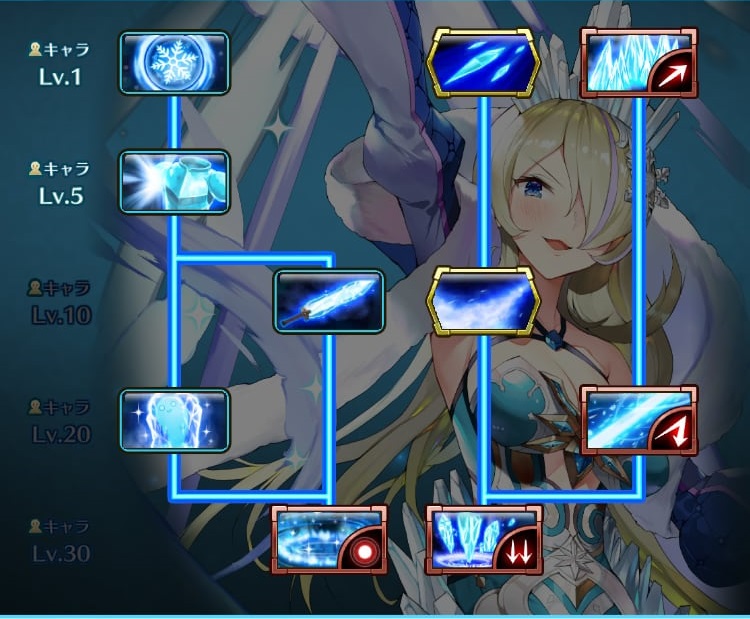Open the ice crystals skill with double down arrows
The width and height of the screenshot is (750, 619).
483,539
